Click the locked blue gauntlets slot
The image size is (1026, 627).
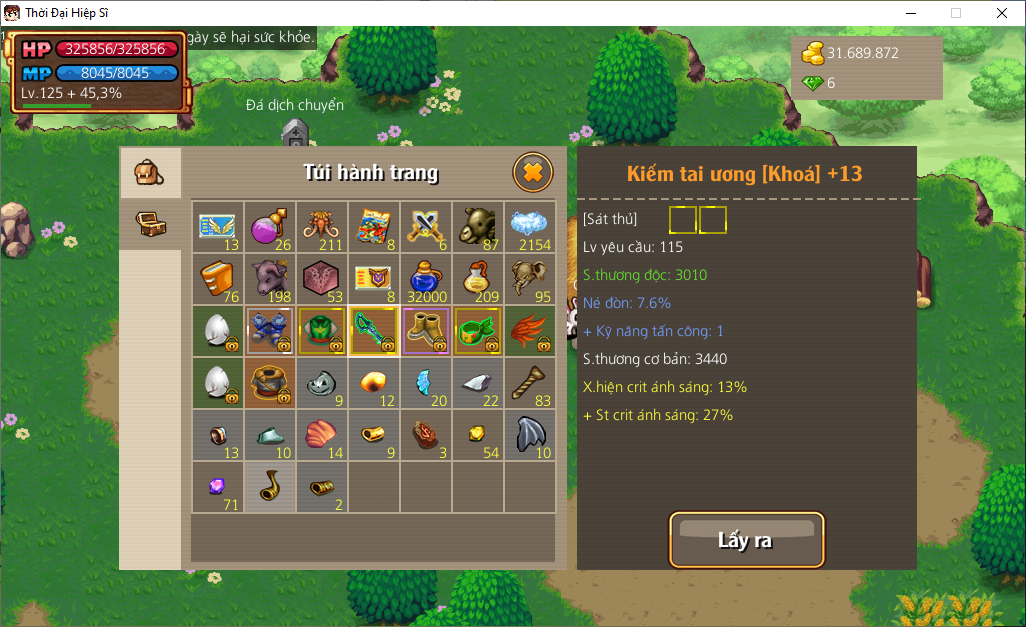pos(270,331)
